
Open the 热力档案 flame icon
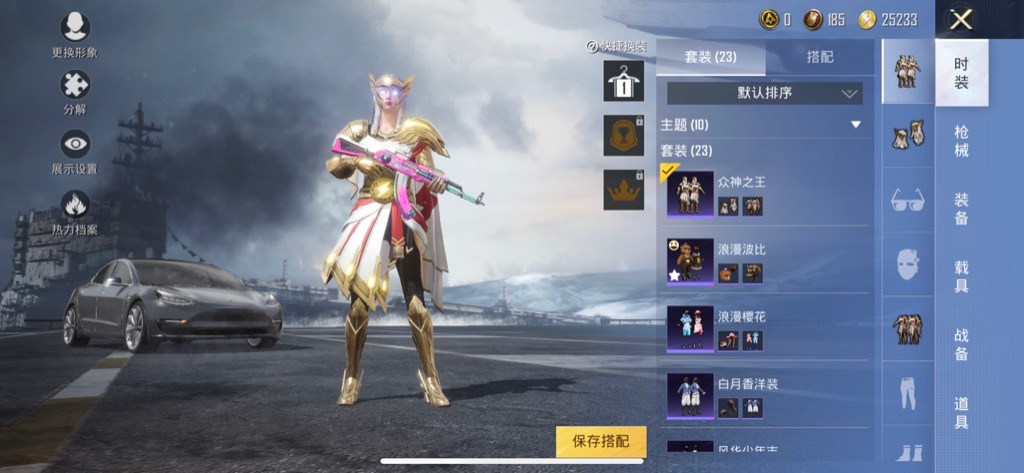point(75,207)
